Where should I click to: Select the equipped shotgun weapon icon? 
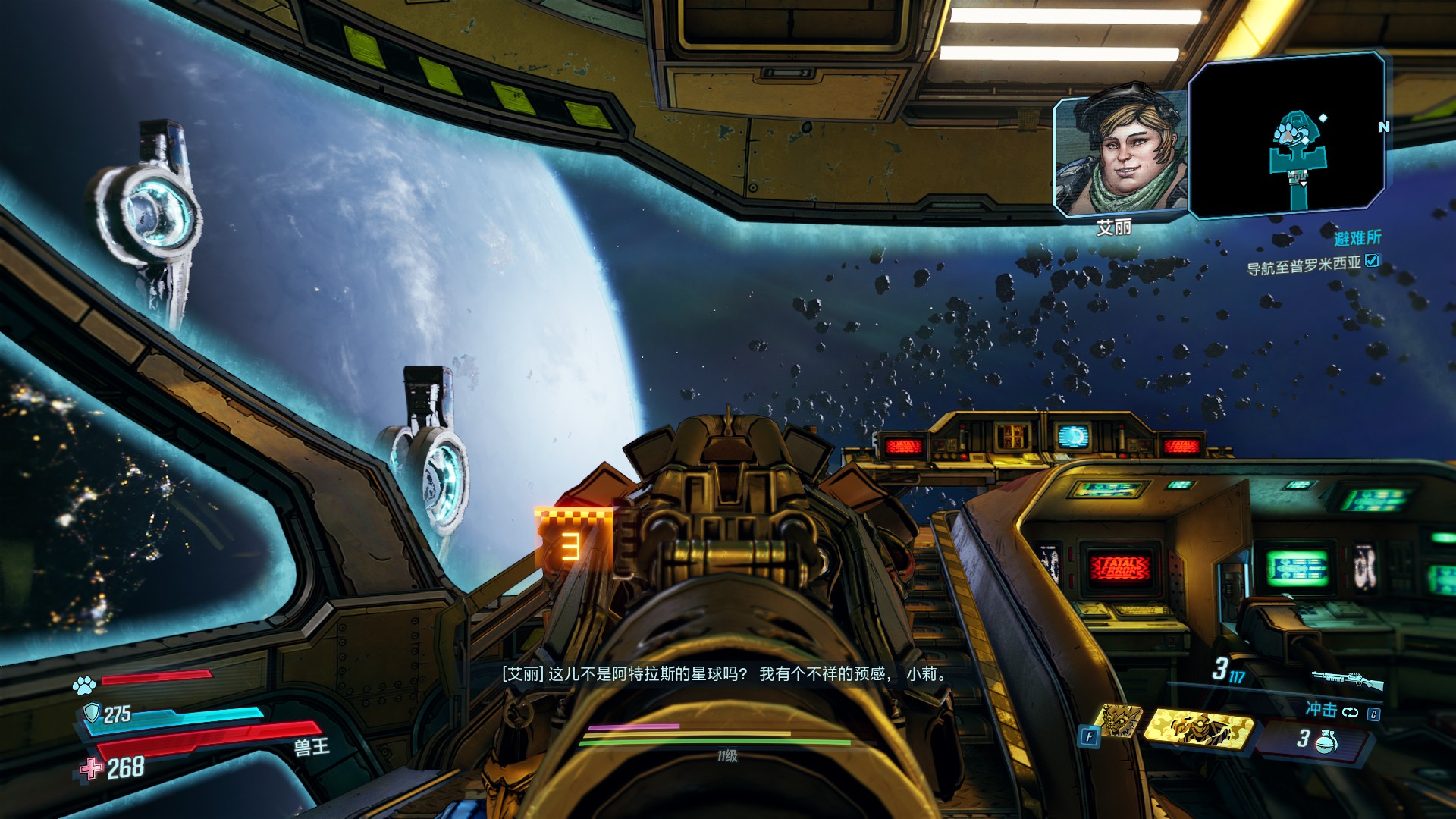tap(1348, 679)
